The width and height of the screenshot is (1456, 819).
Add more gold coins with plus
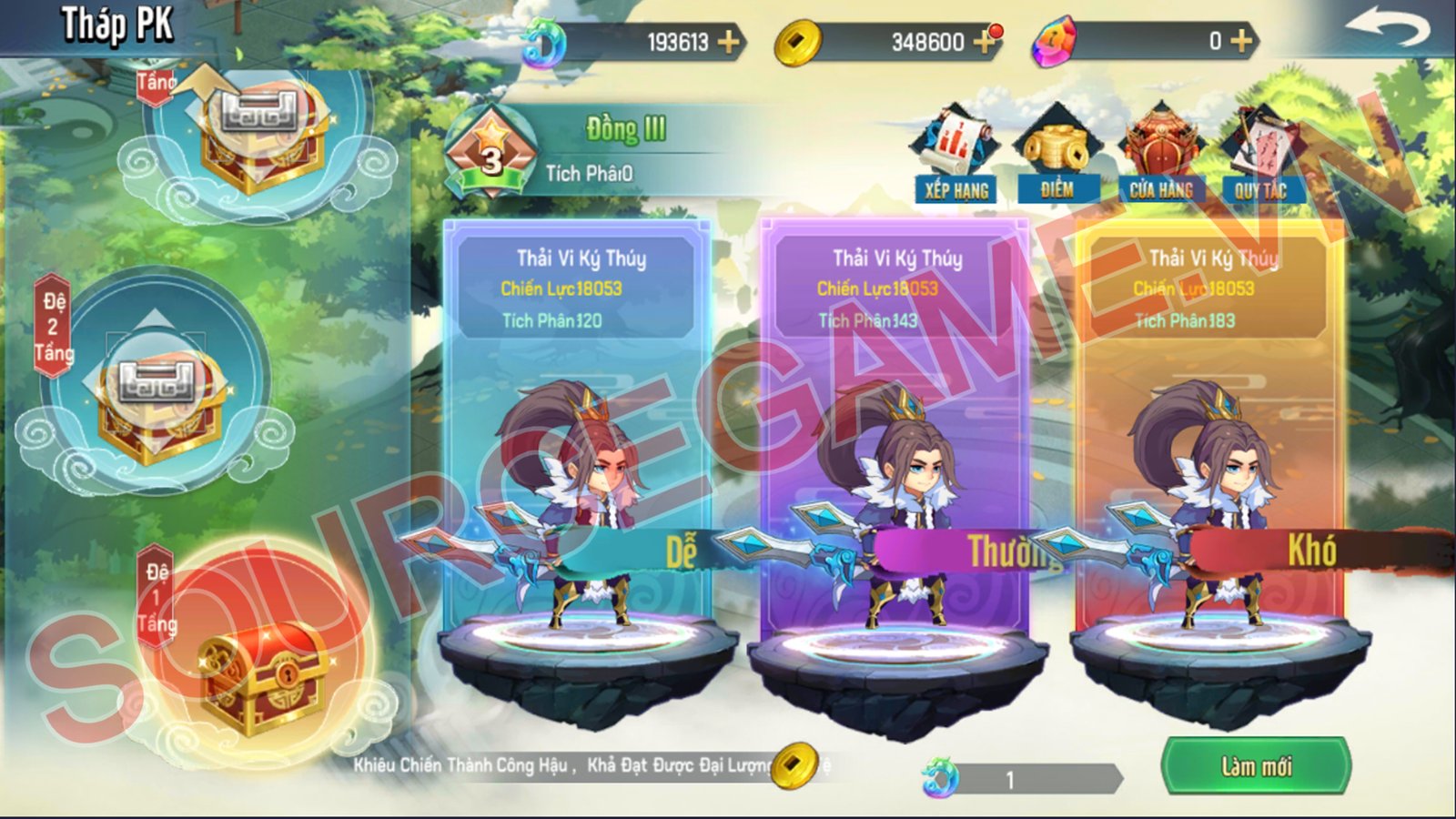click(x=984, y=42)
